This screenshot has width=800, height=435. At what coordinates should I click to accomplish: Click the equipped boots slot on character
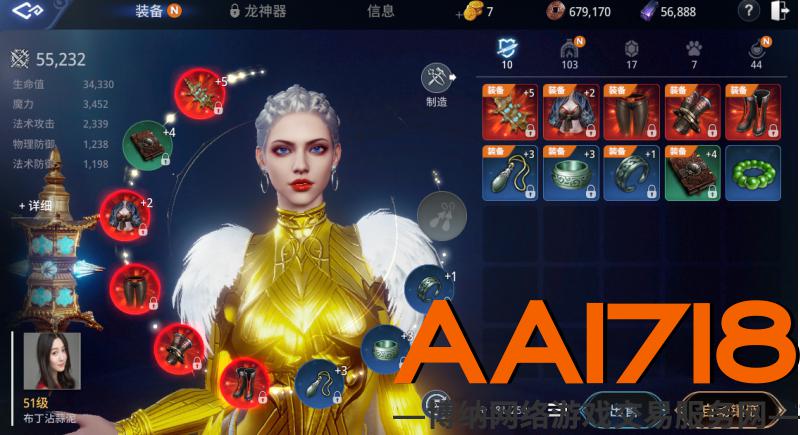point(244,384)
